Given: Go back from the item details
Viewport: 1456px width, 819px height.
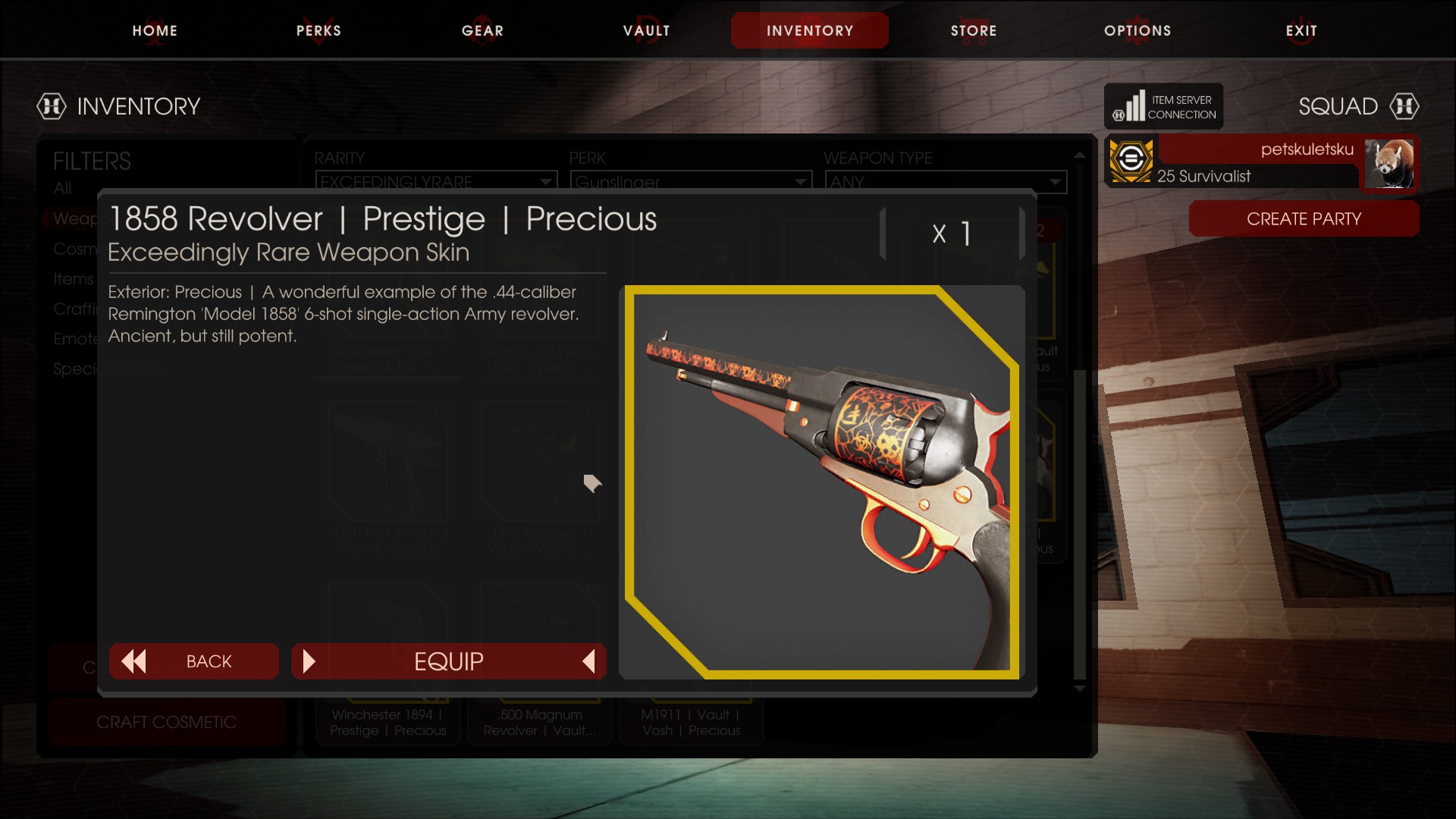Looking at the screenshot, I should point(194,661).
